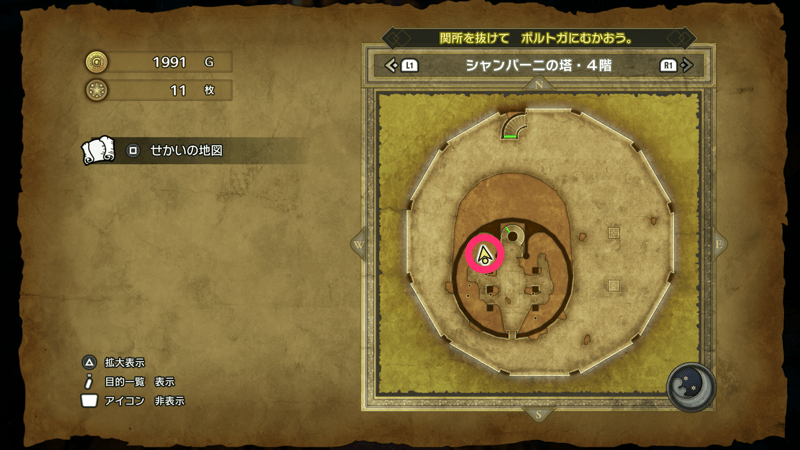Select the yellow player position marker
Screen dimensions: 800x450
pos(485,253)
